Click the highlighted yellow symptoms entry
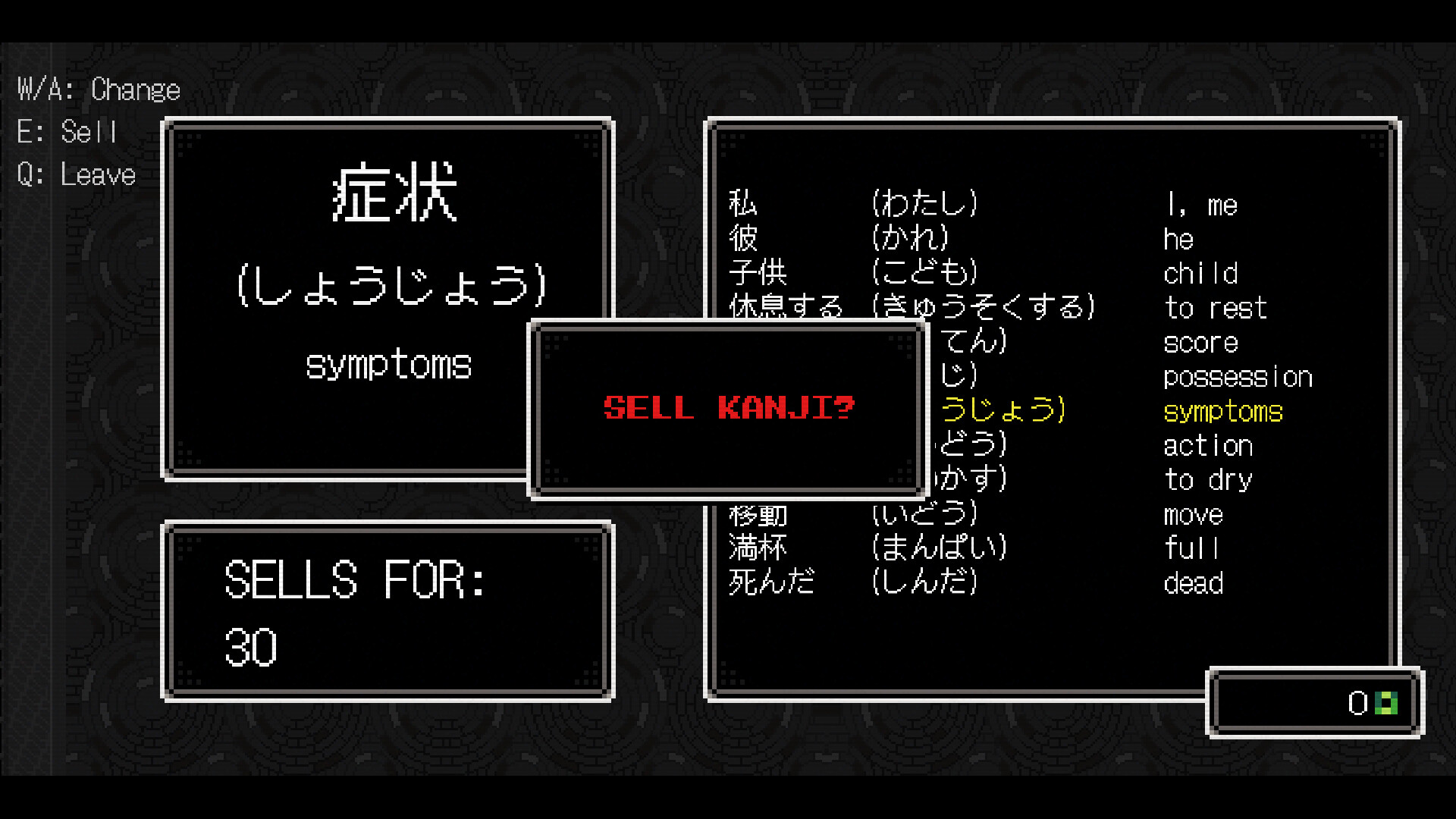This screenshot has height=819, width=1456. [x=1222, y=411]
